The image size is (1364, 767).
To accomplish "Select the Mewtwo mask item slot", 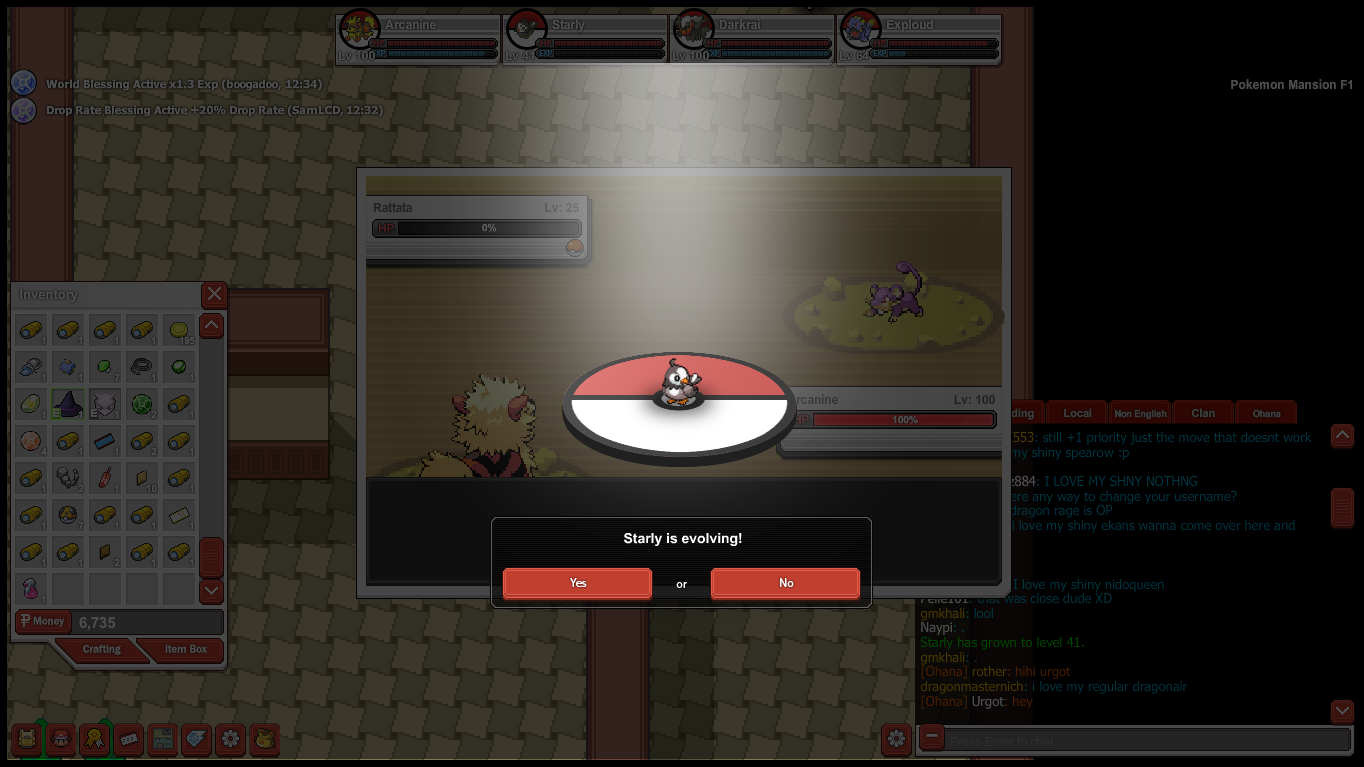I will [x=105, y=404].
